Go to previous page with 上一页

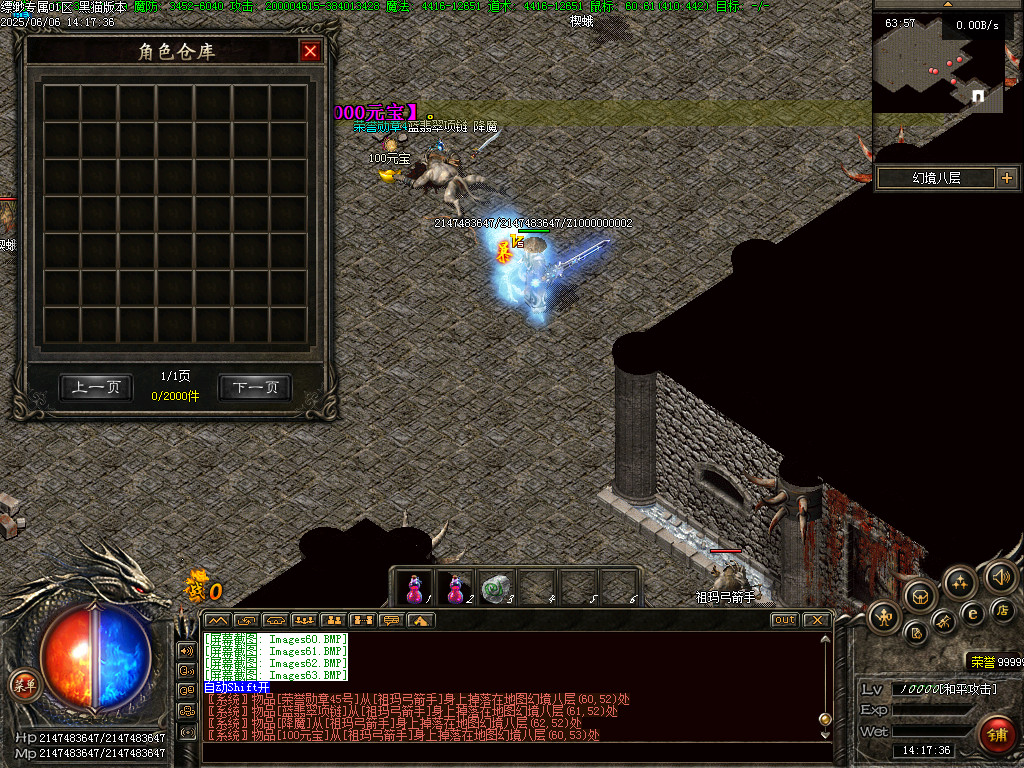click(96, 388)
